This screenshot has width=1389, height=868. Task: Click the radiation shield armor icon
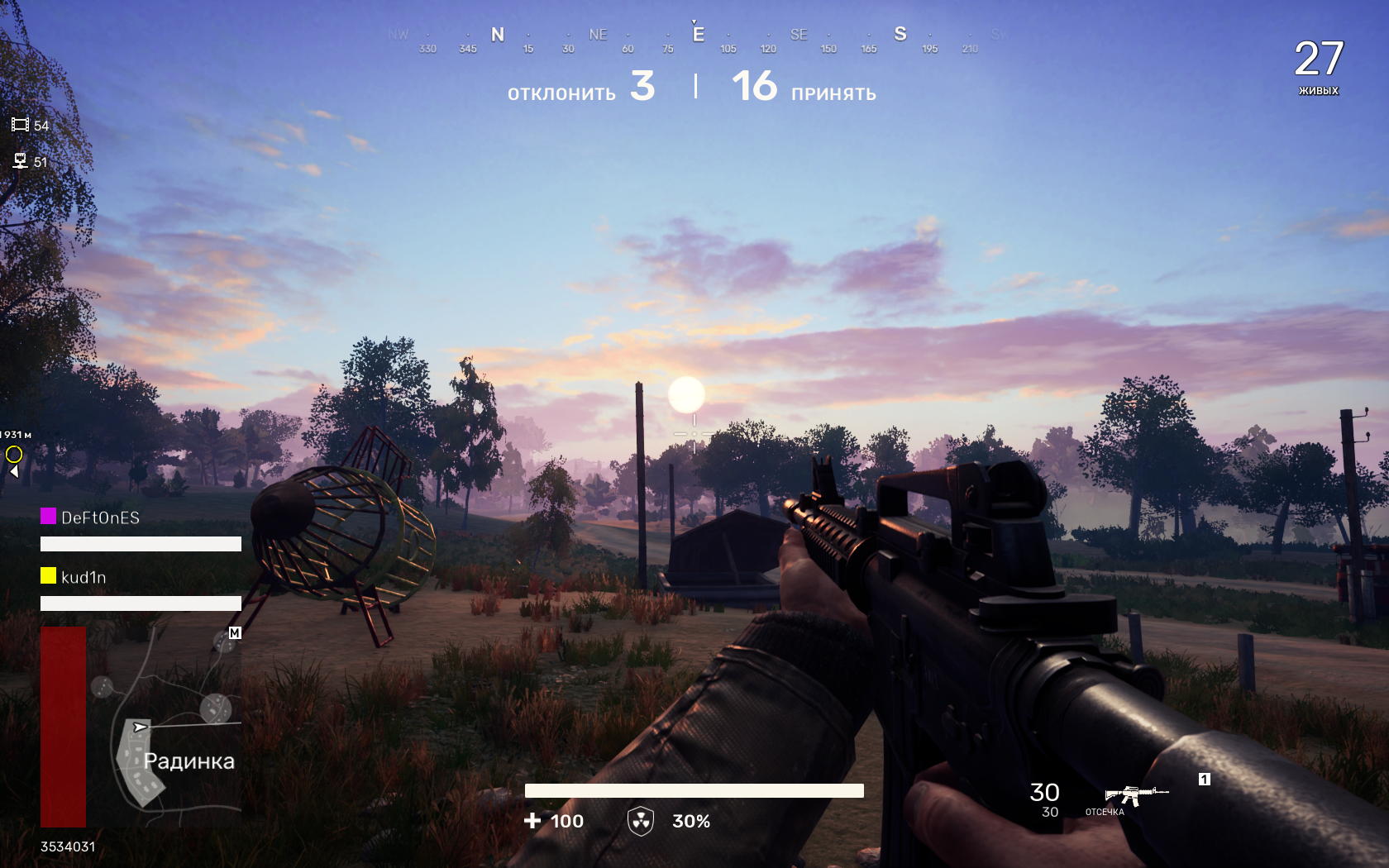point(641,821)
